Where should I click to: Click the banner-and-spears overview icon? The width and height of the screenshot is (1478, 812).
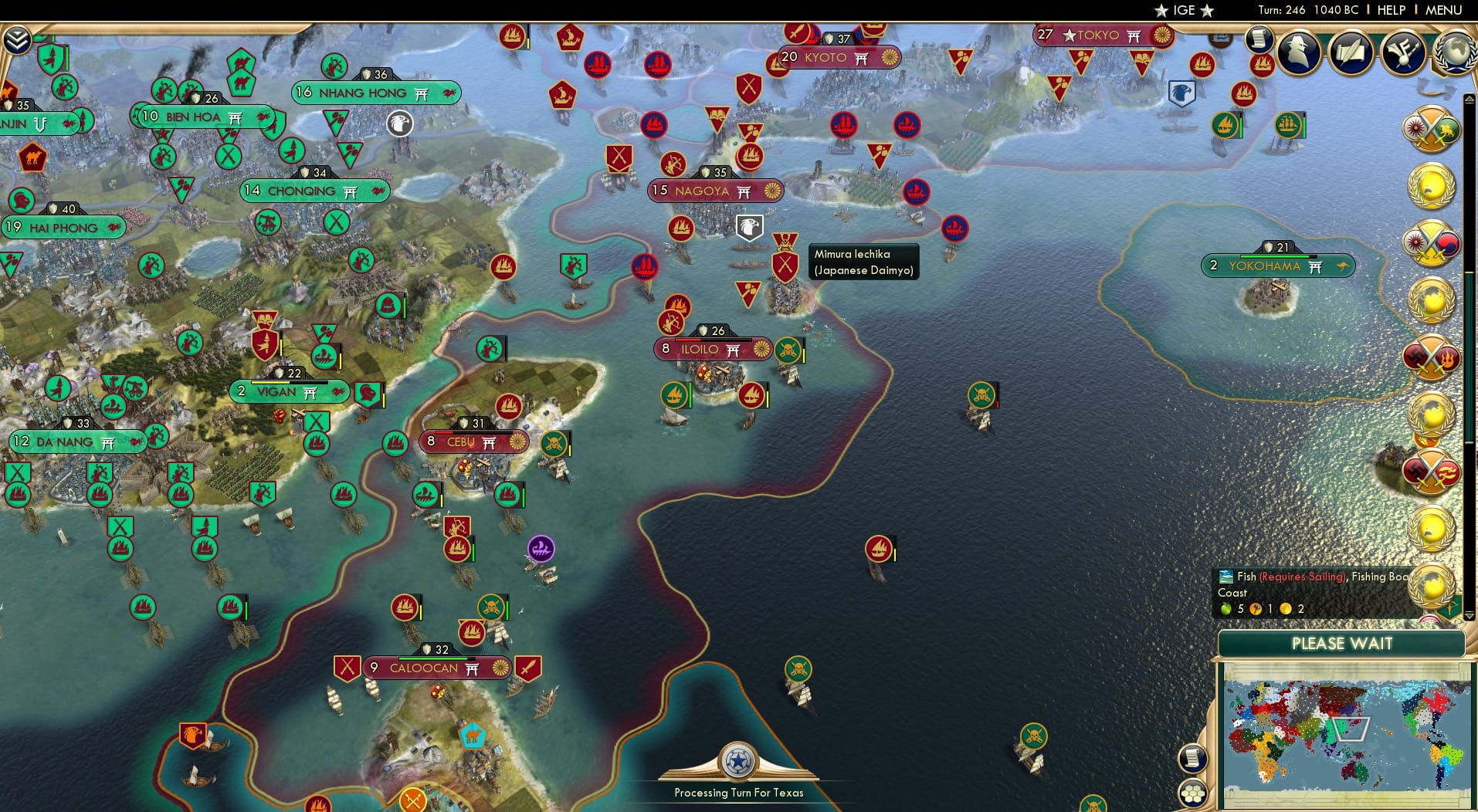click(x=1402, y=52)
